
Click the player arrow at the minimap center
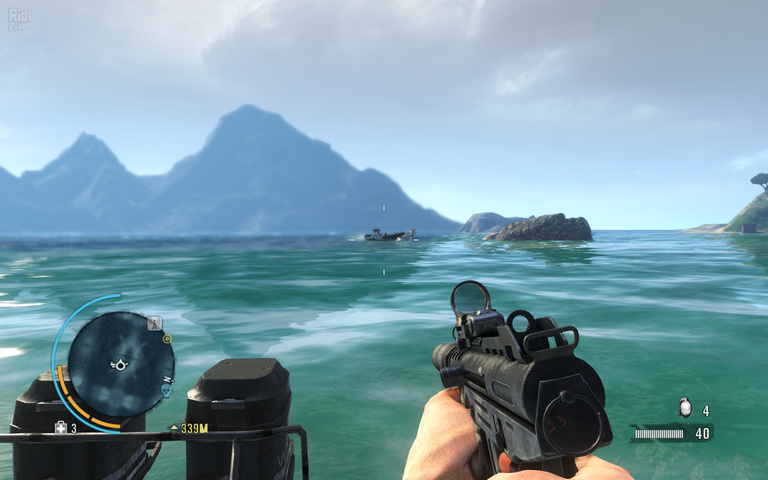[x=120, y=364]
